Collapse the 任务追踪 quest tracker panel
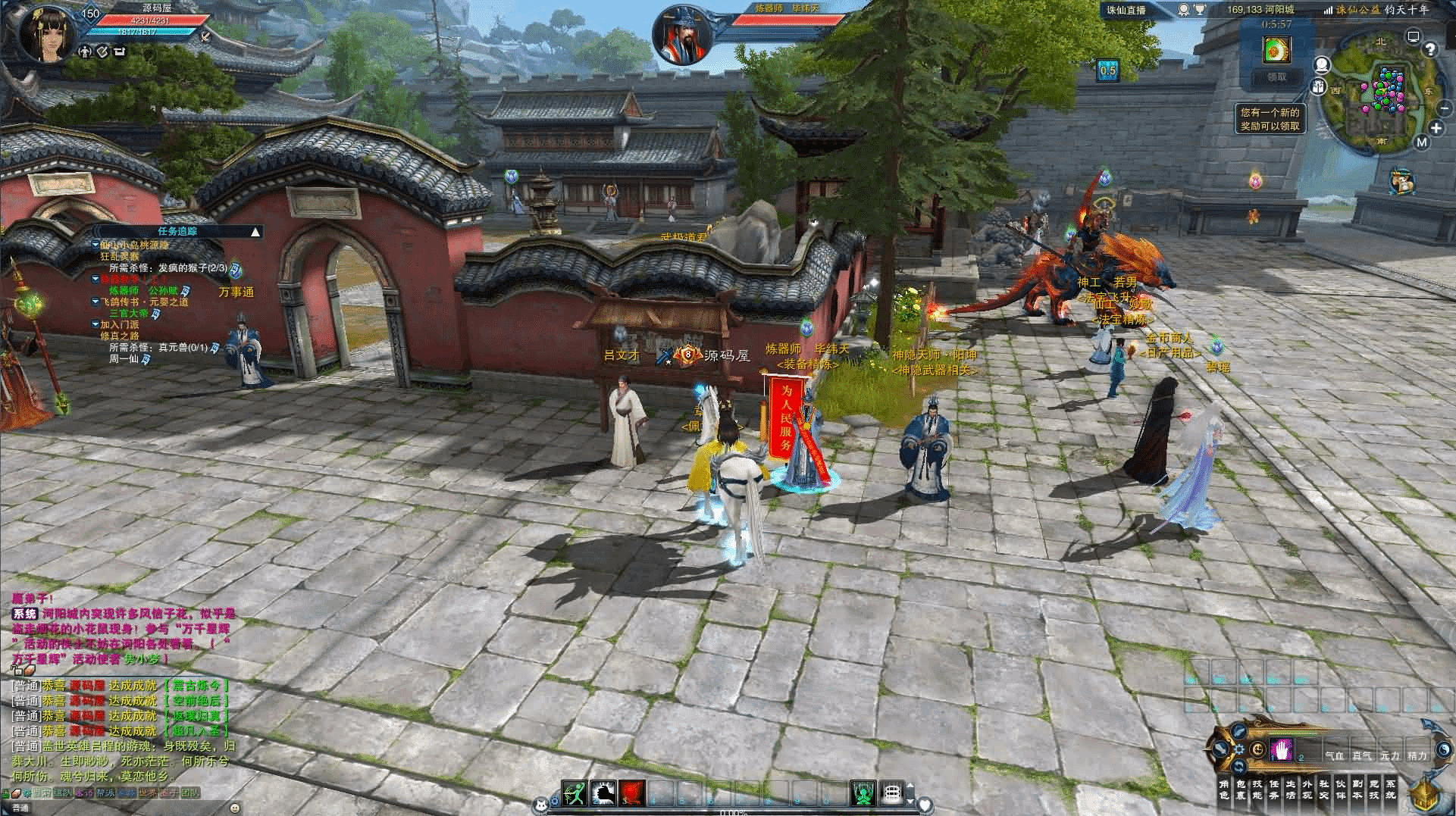The width and height of the screenshot is (1456, 816). pos(255,232)
